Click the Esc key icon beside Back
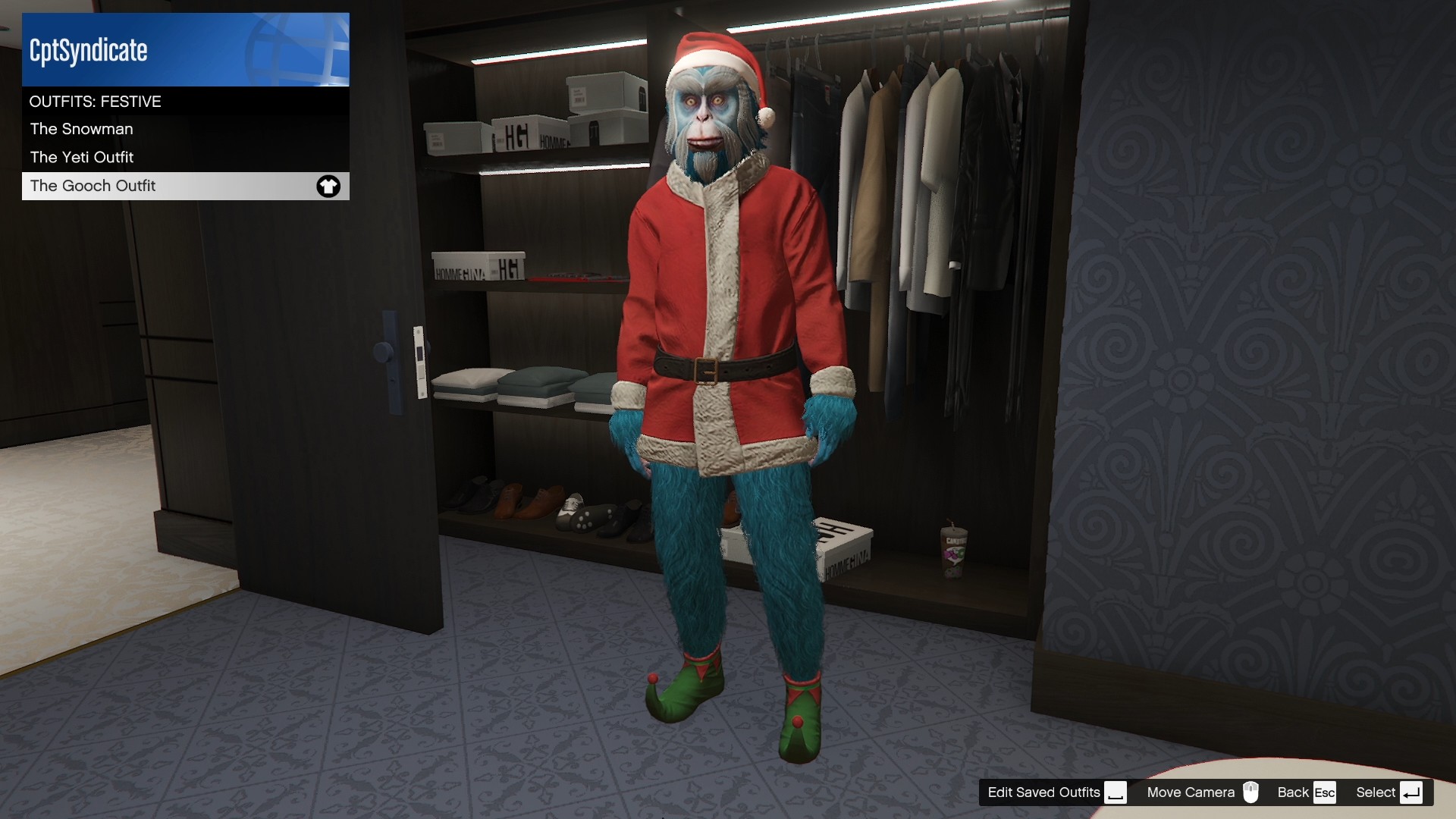This screenshot has width=1456, height=819. [1325, 792]
